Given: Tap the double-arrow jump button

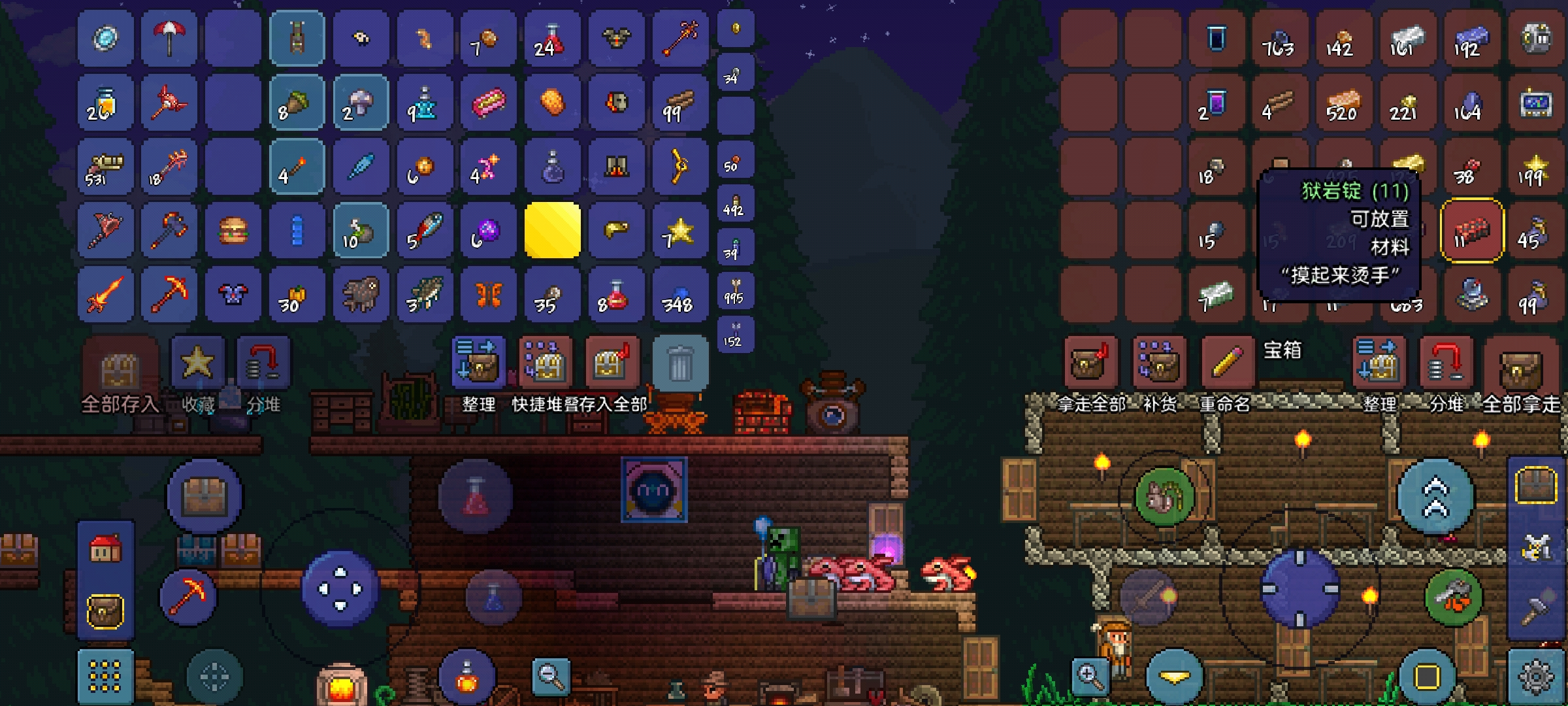Looking at the screenshot, I should [1435, 497].
